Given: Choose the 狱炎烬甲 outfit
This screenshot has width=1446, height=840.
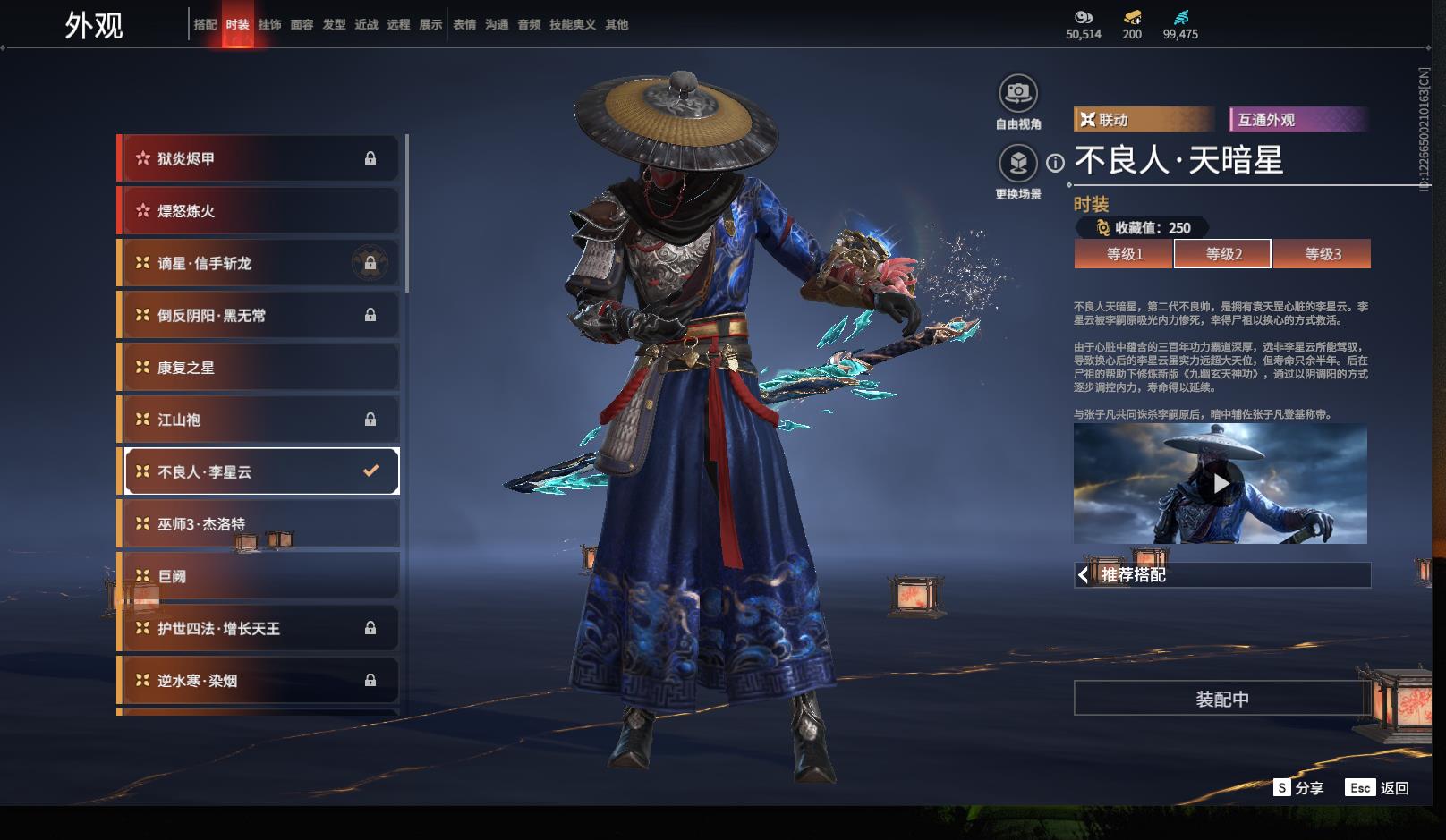Looking at the screenshot, I should 259,158.
